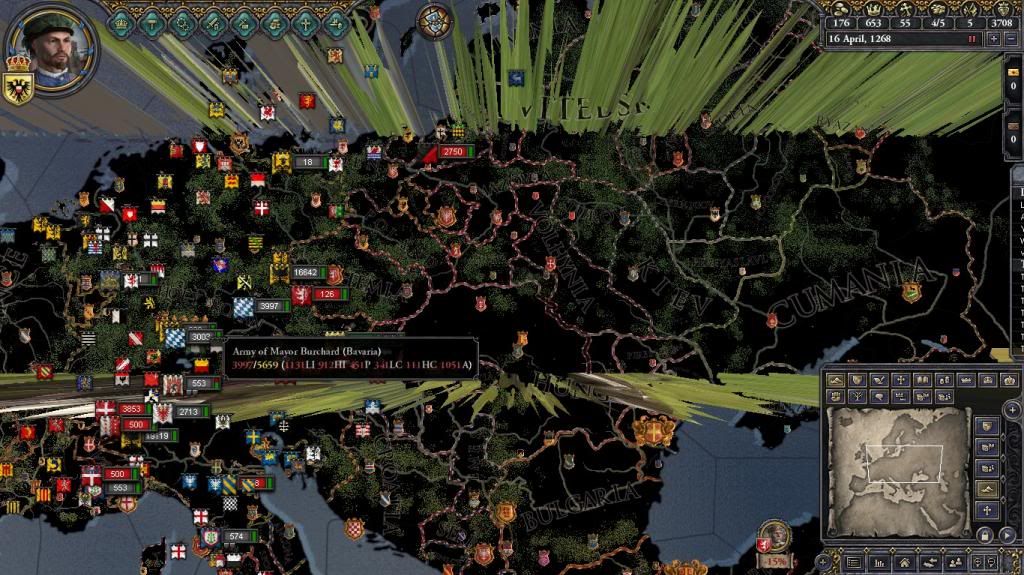Decrease game speed with minus button
This screenshot has width=1024, height=575.
pos(1011,38)
